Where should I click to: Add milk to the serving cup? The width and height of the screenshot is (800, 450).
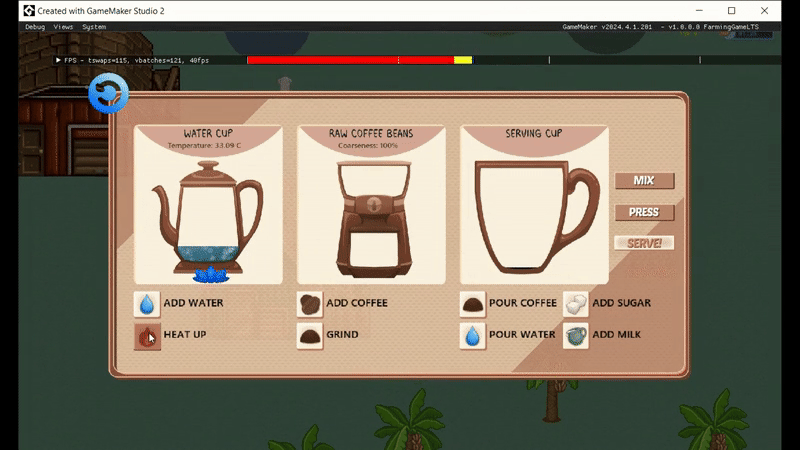coord(576,335)
